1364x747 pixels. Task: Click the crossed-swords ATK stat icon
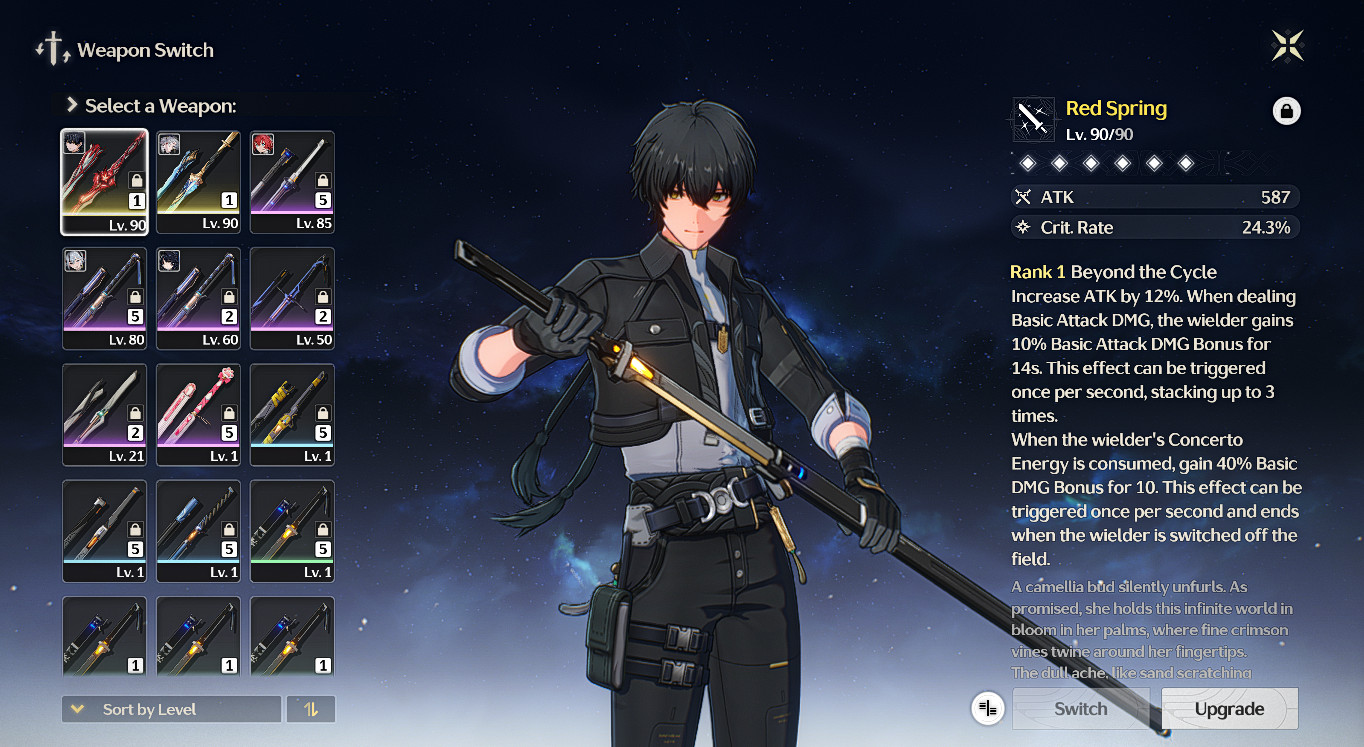coord(1023,197)
